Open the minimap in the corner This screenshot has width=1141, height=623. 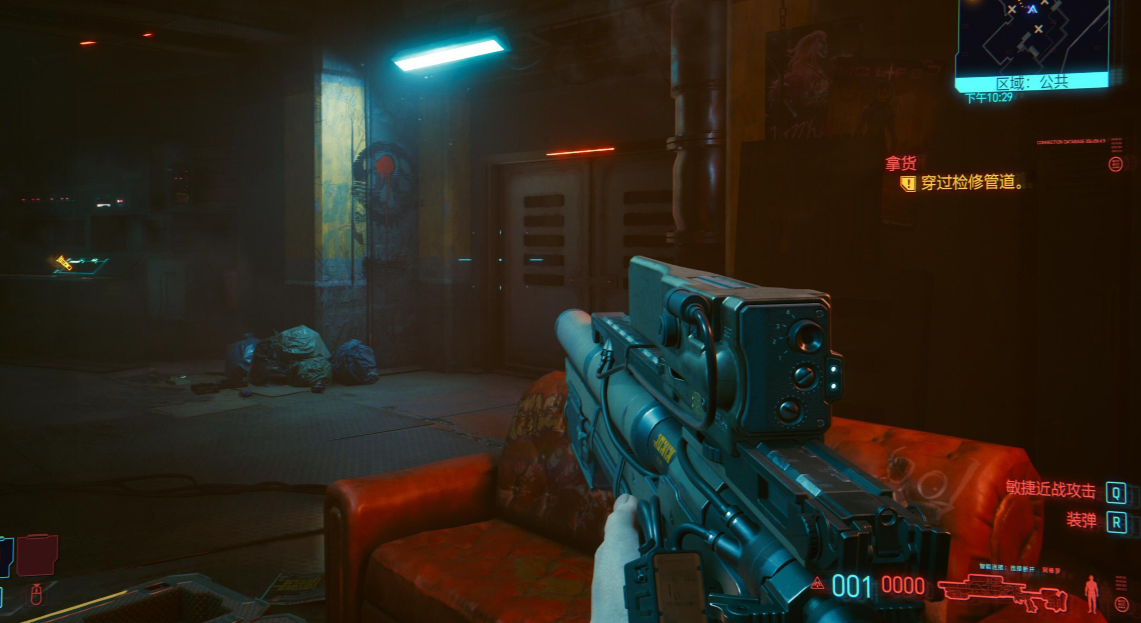[x=1032, y=35]
